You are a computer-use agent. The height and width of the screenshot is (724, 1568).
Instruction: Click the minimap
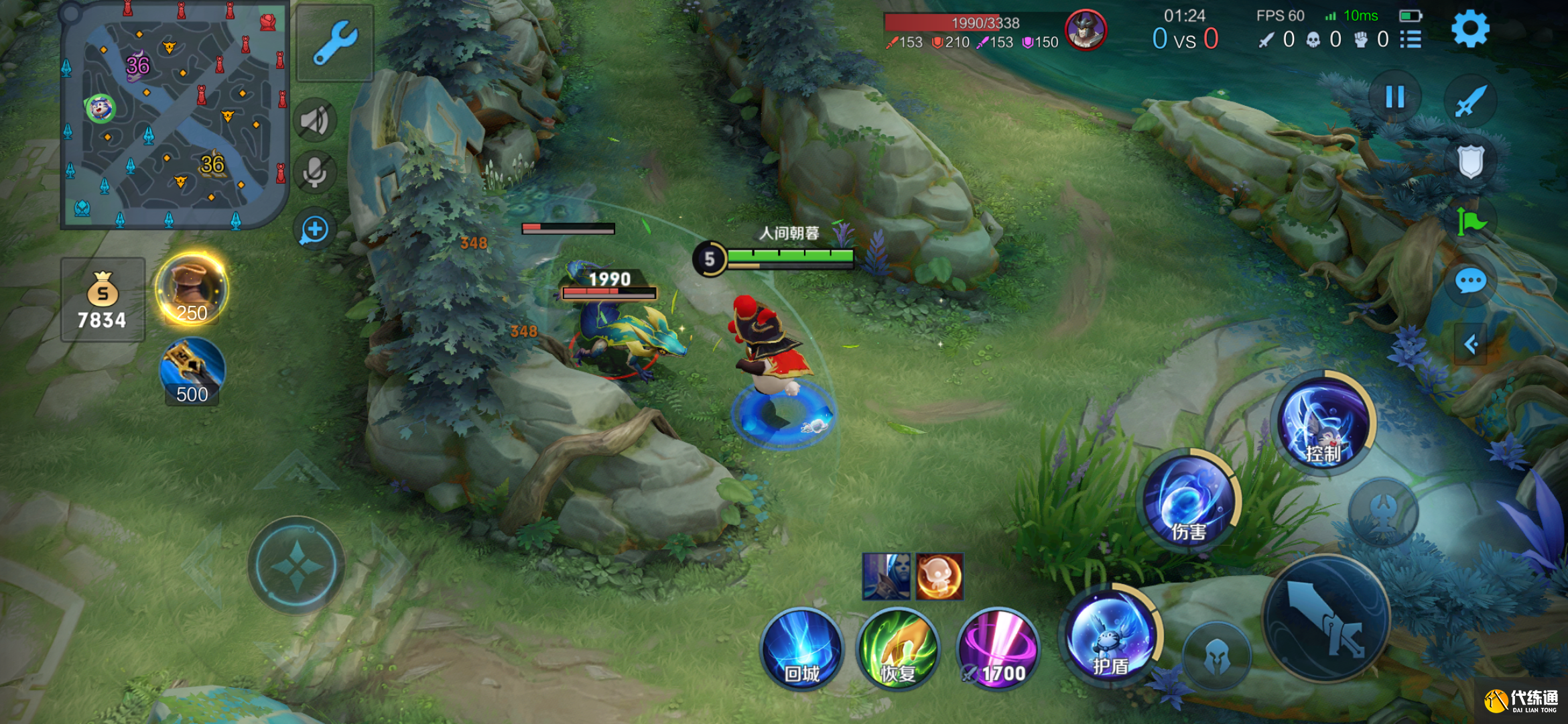coord(174,115)
